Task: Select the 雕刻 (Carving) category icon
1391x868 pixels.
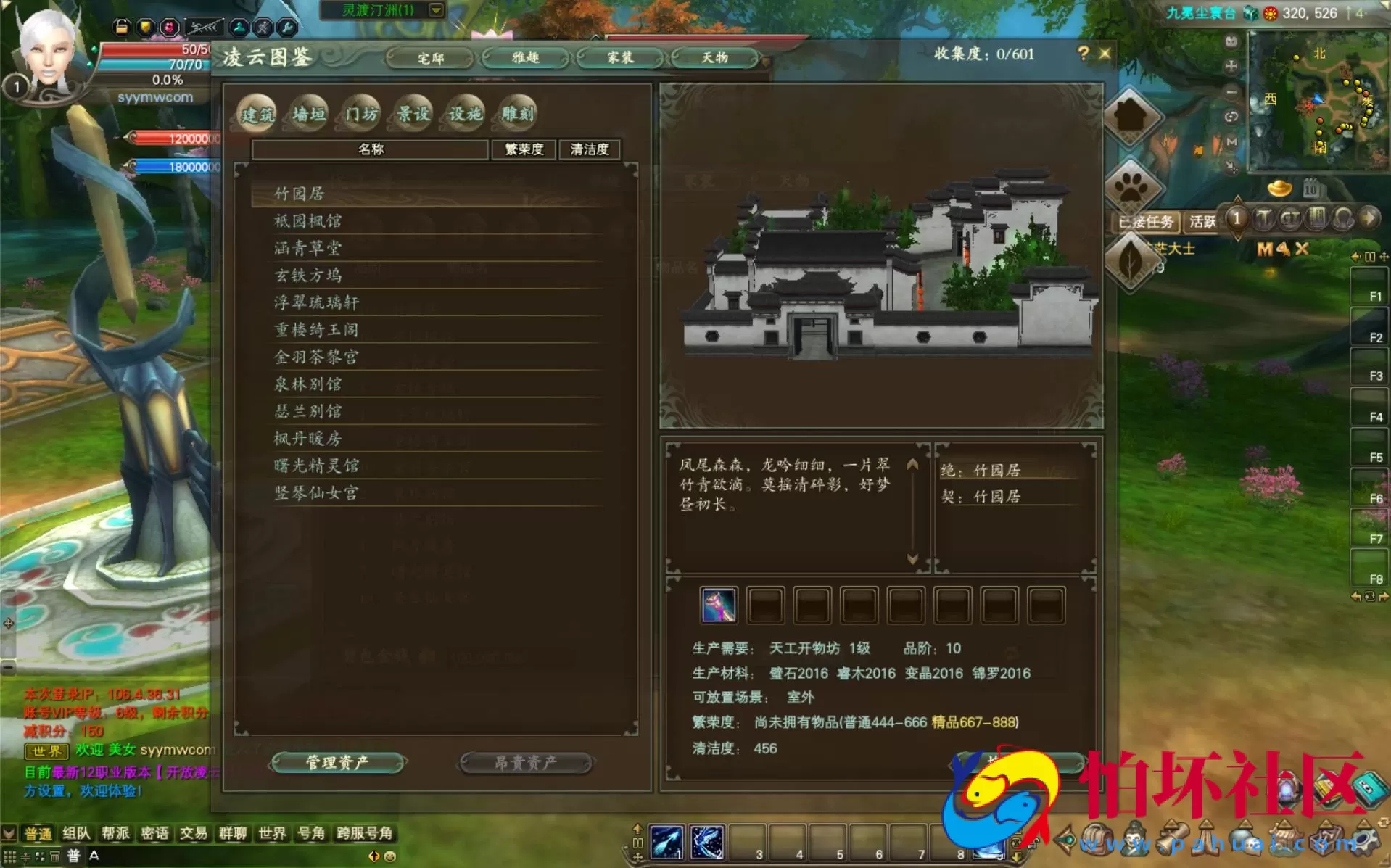Action: pos(517,113)
